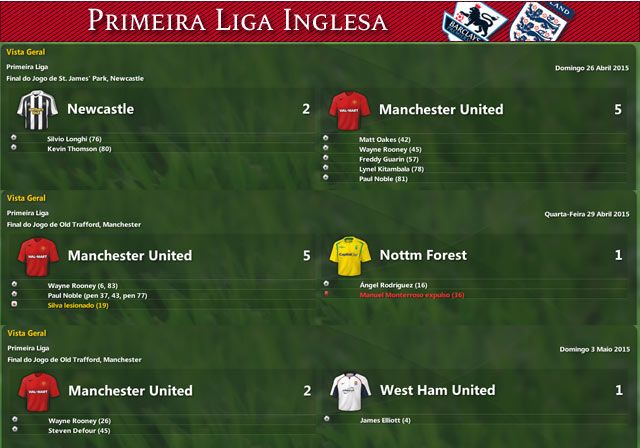The image size is (640, 448).
Task: Choose Lynel Kitambala (78) in scorers list
Action: 392,169
